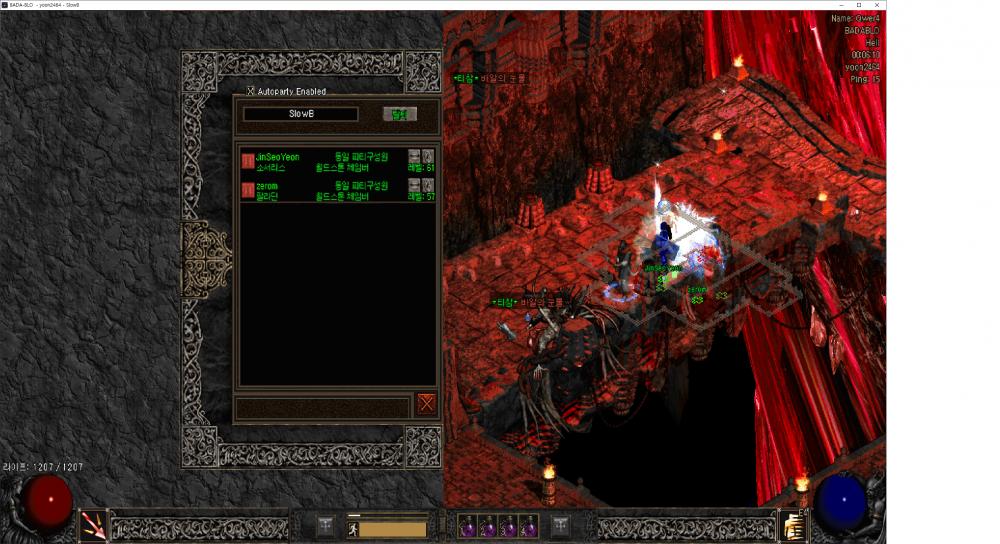Click the left mini-panel button by the stamina bar
1000x544 pixels.
click(x=325, y=525)
